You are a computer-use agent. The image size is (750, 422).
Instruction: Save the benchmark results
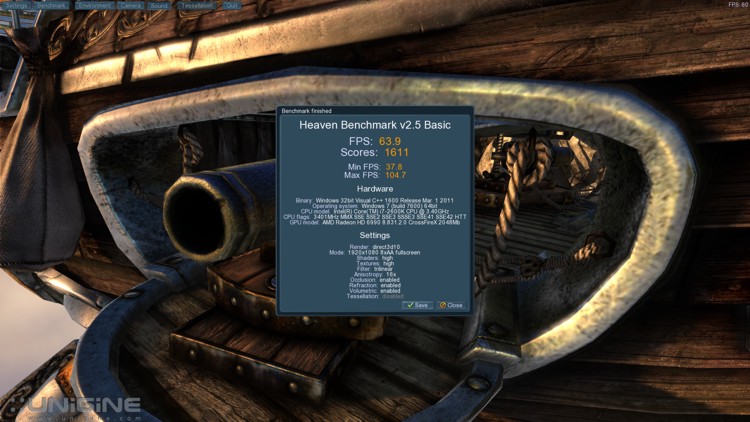tap(417, 305)
